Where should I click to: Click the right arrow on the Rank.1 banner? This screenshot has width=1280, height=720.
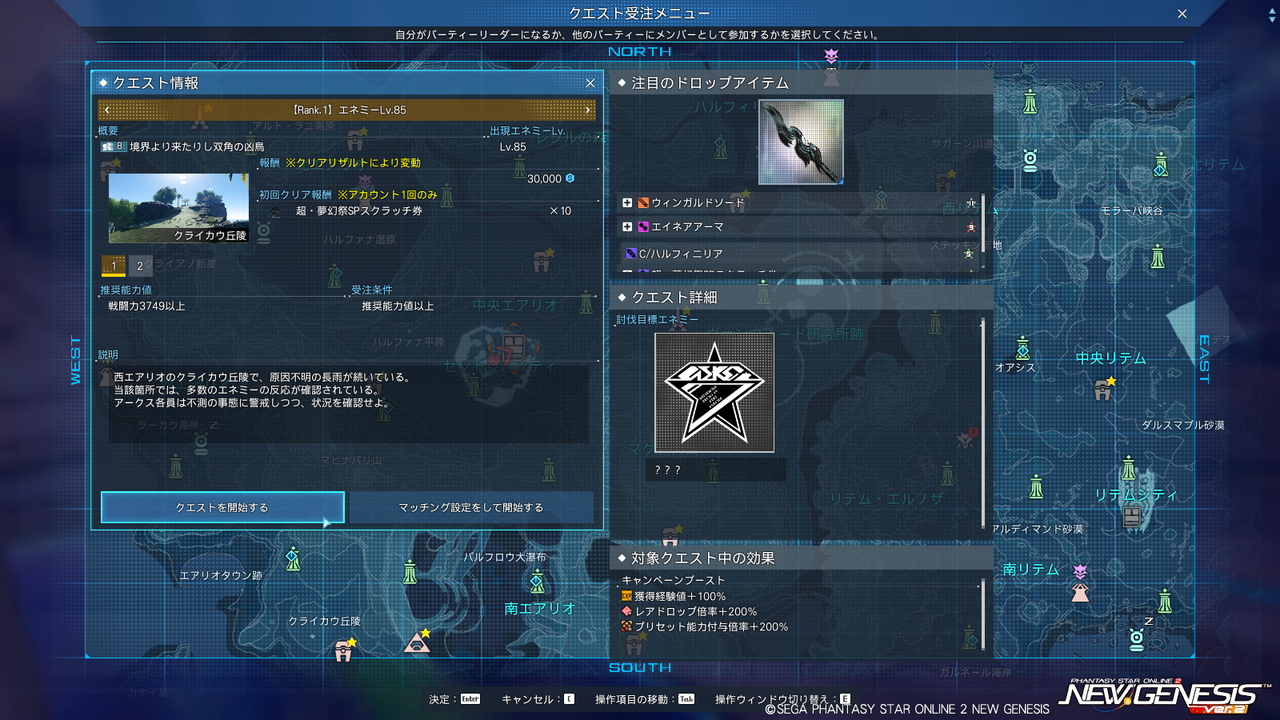590,110
